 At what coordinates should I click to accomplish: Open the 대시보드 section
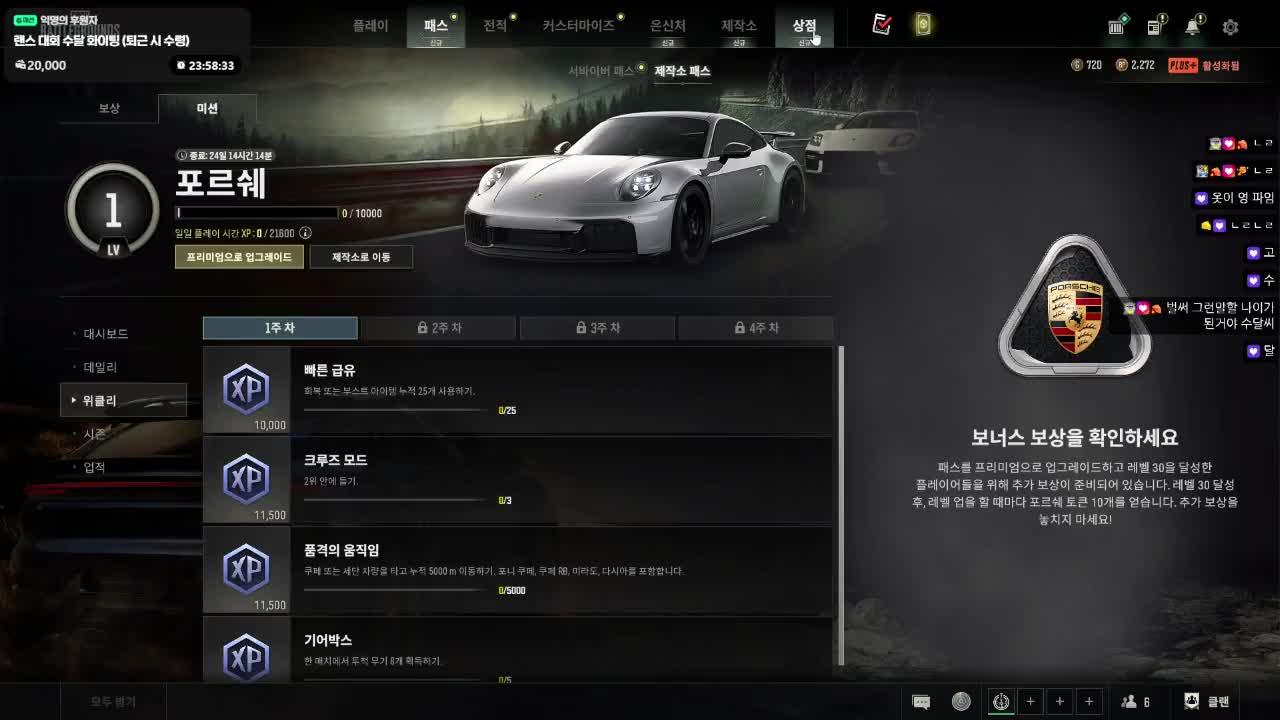coord(105,333)
